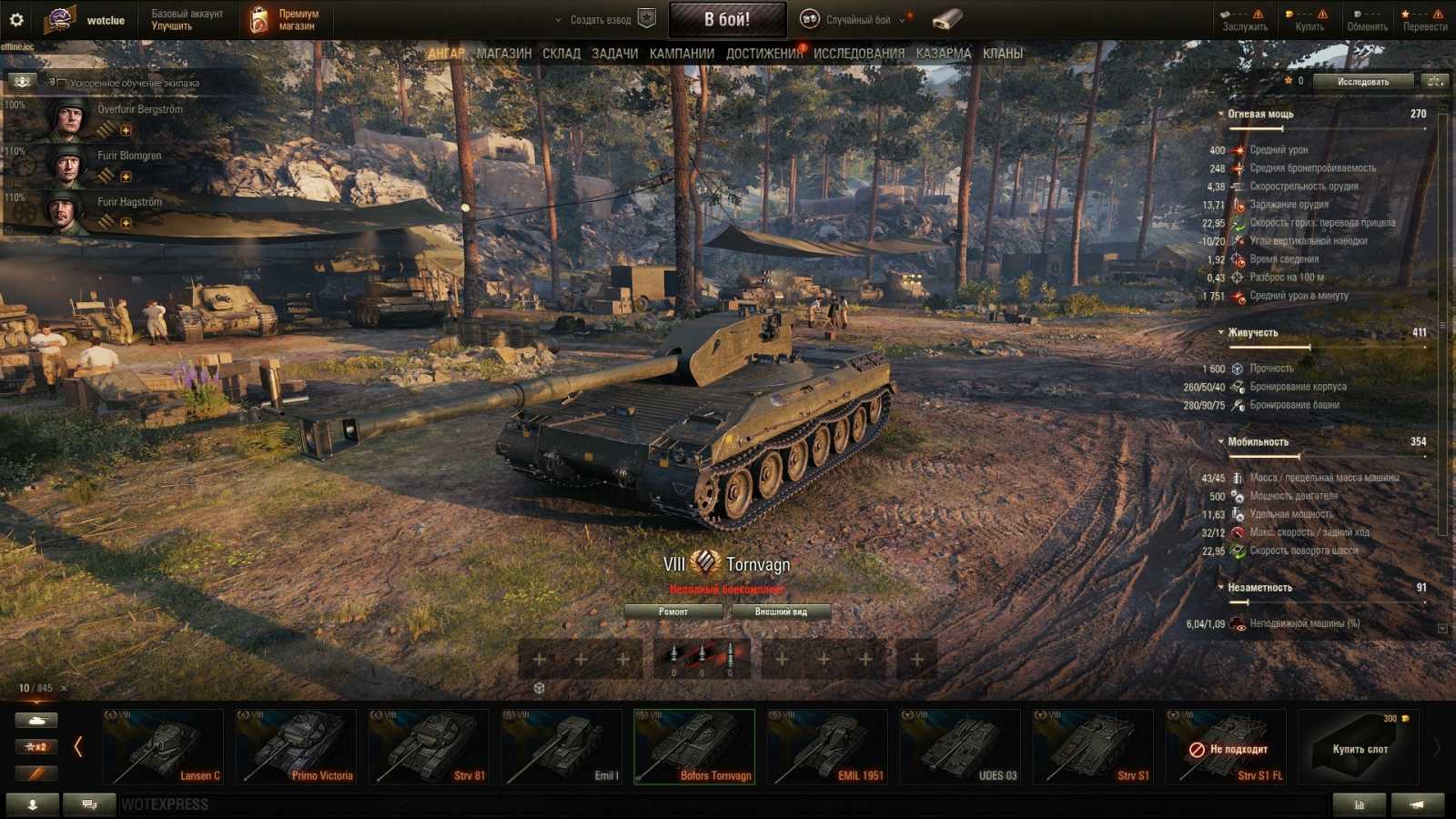
Task: Buy a new slot via "Купить слот"
Action: pos(1359,748)
